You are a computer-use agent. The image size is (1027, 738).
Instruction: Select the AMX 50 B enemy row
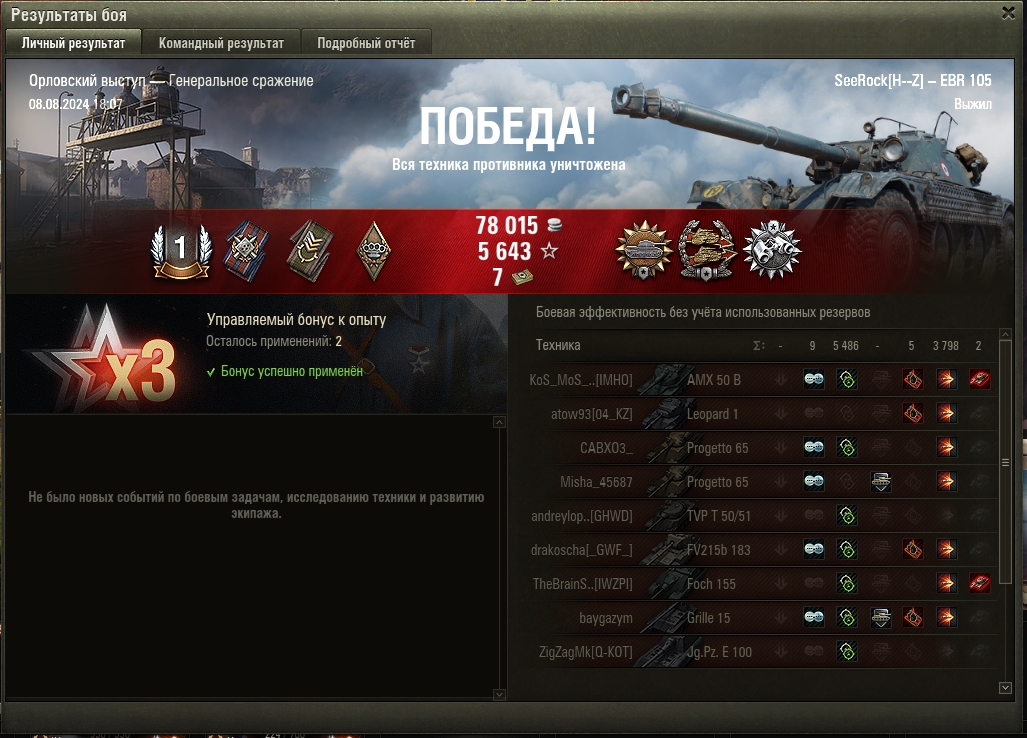713,380
